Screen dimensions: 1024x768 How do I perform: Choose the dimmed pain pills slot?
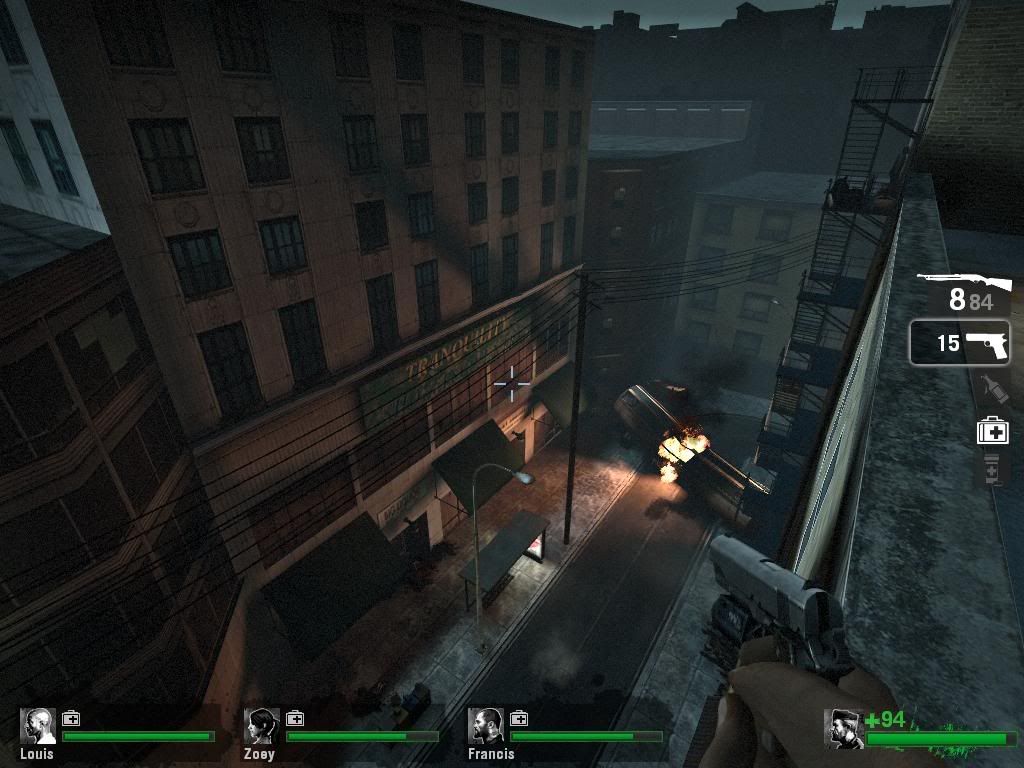[x=992, y=469]
